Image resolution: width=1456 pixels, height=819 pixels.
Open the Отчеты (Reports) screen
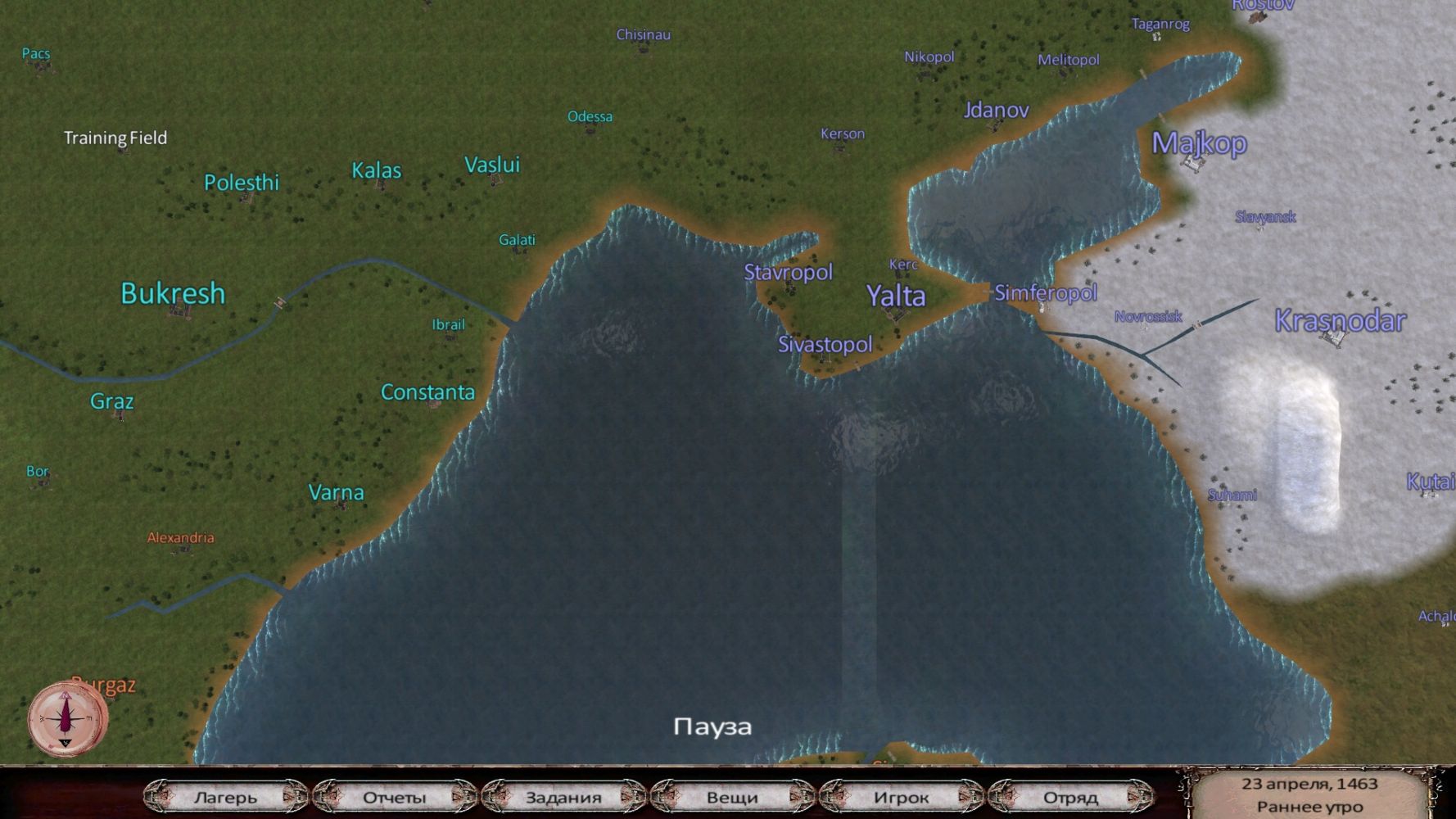coord(394,797)
